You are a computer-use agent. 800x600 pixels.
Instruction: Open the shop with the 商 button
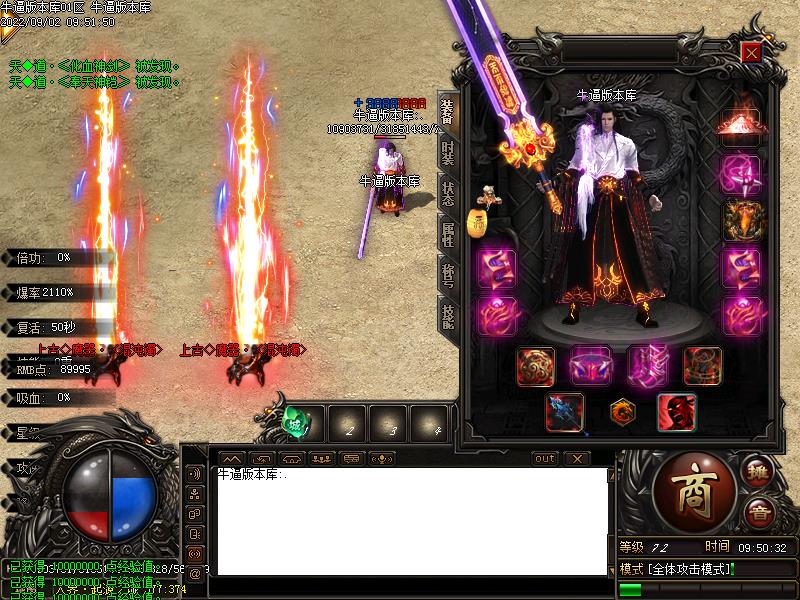(x=694, y=490)
